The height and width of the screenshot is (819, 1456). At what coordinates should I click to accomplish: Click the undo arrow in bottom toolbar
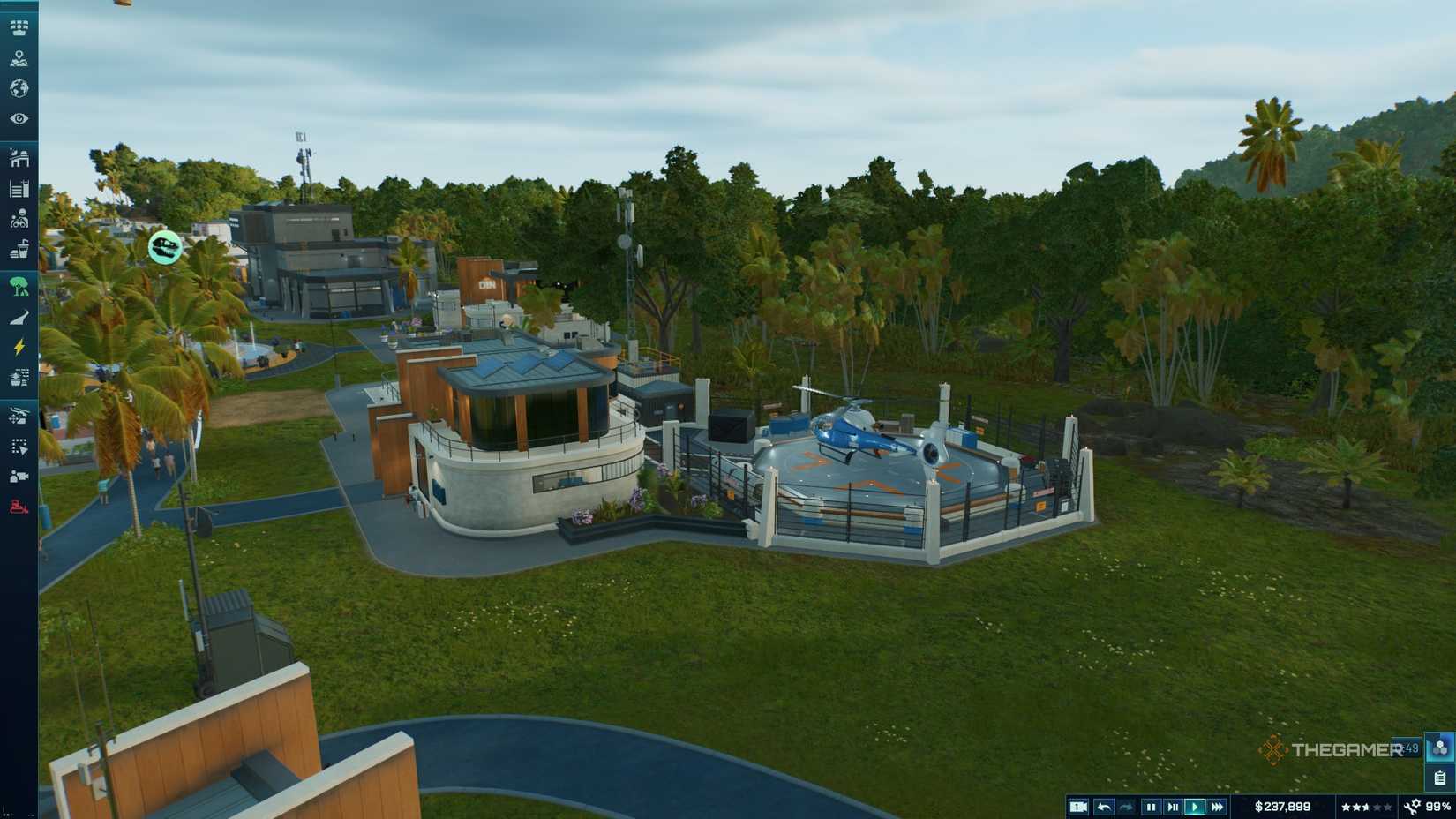1104,806
